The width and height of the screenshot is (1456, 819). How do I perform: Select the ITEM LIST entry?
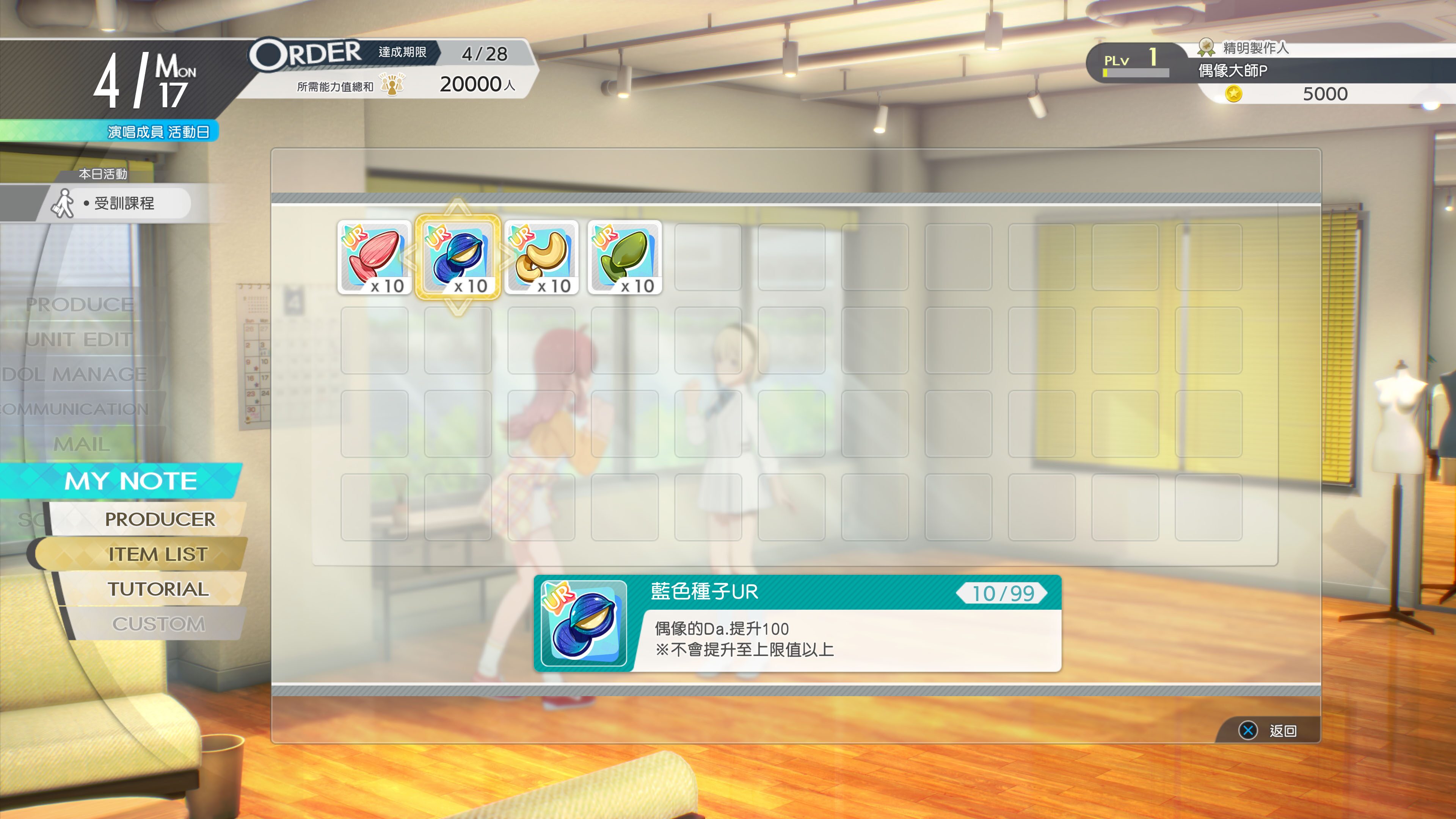click(158, 554)
